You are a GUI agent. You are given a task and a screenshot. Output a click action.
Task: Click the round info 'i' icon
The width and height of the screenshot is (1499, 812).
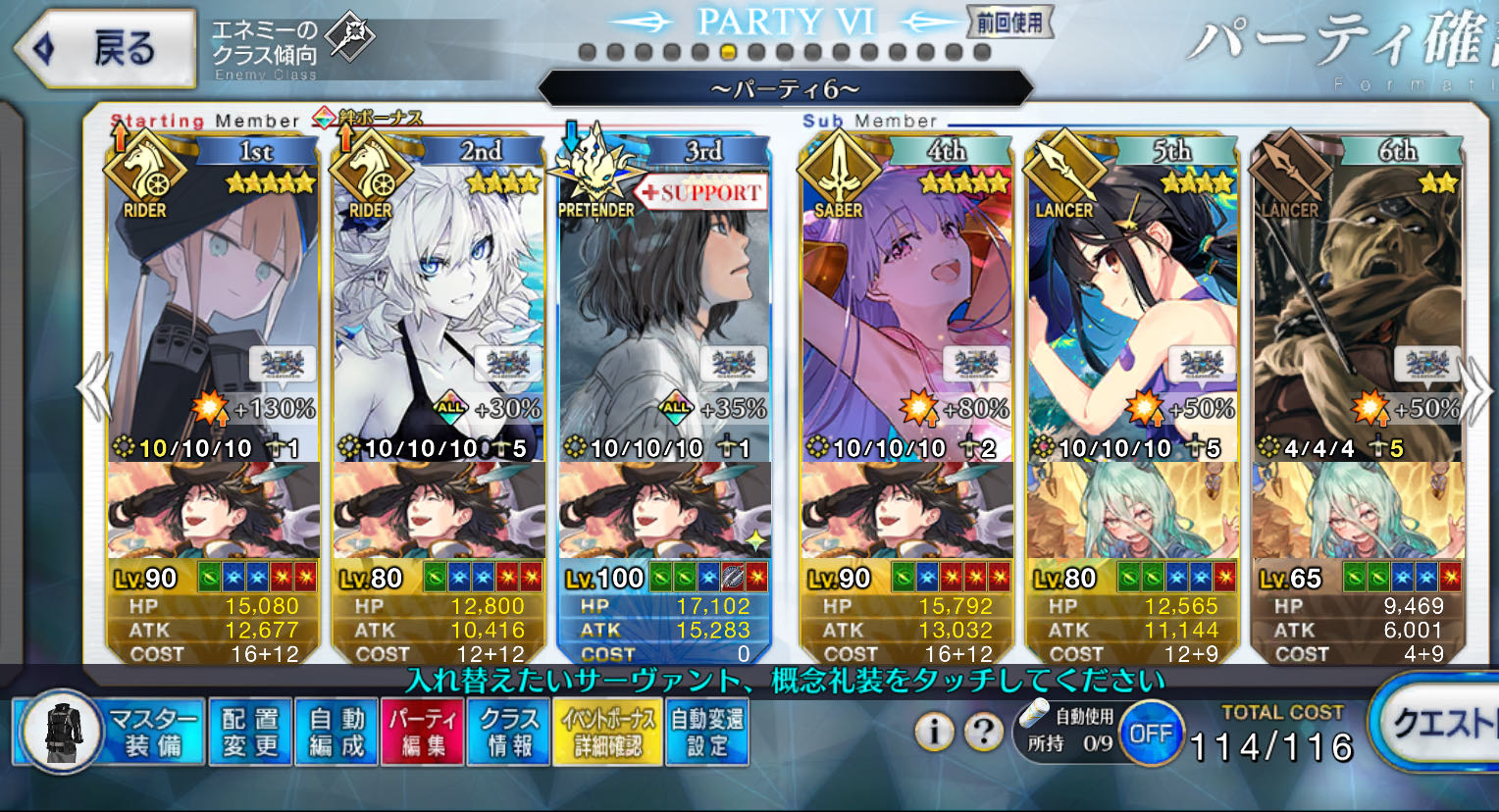pyautogui.click(x=934, y=731)
